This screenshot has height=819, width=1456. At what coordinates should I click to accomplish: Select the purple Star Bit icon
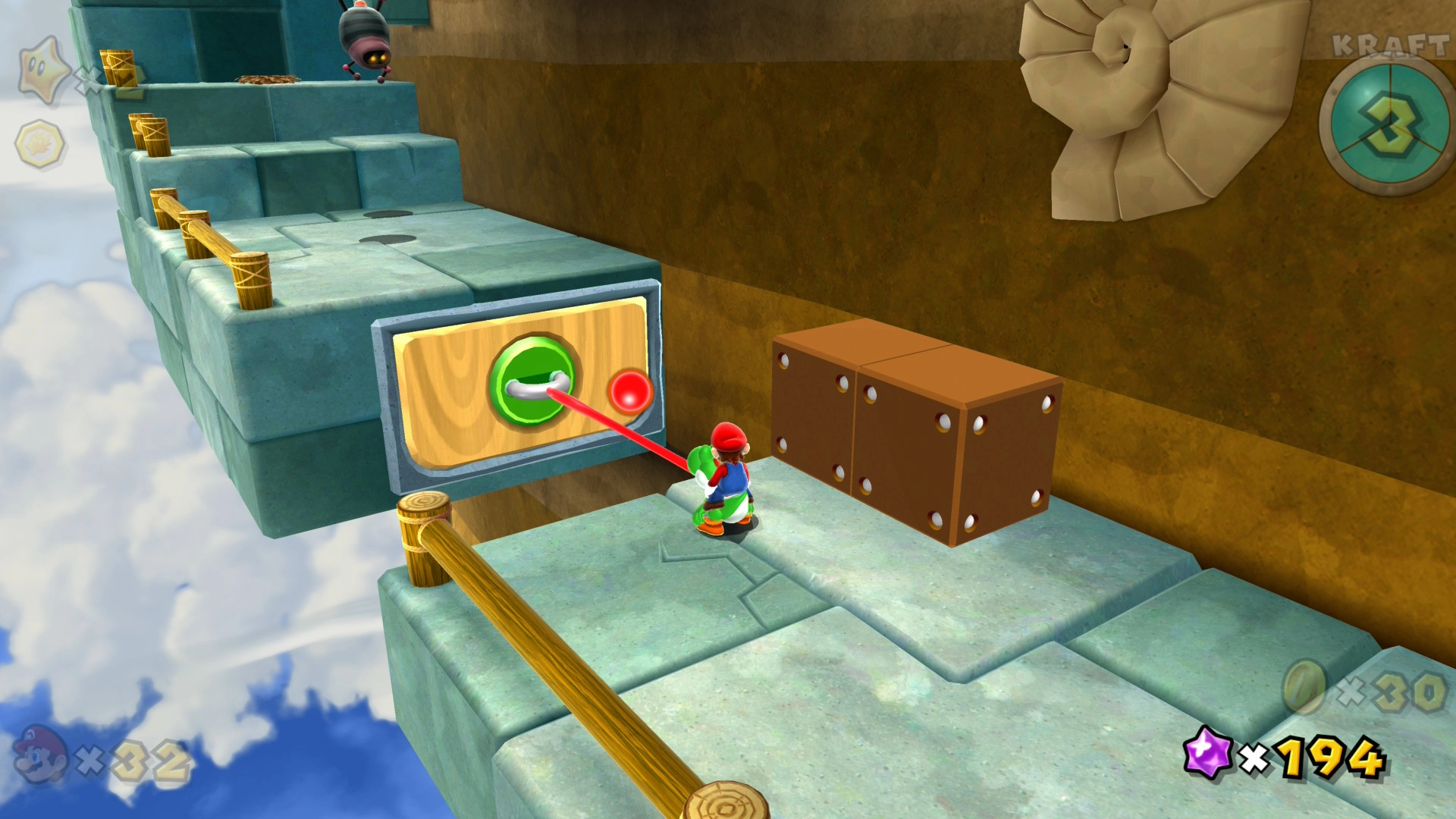click(x=1208, y=752)
